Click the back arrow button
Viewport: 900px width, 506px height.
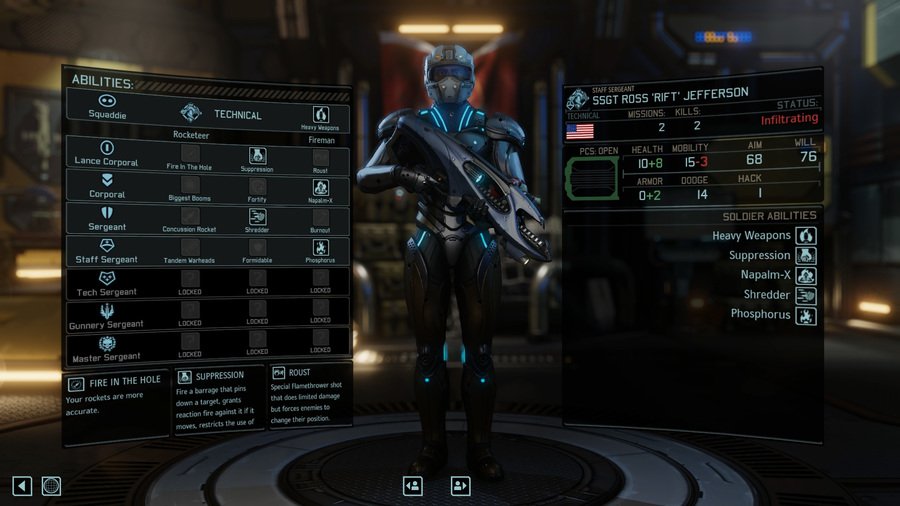22,486
